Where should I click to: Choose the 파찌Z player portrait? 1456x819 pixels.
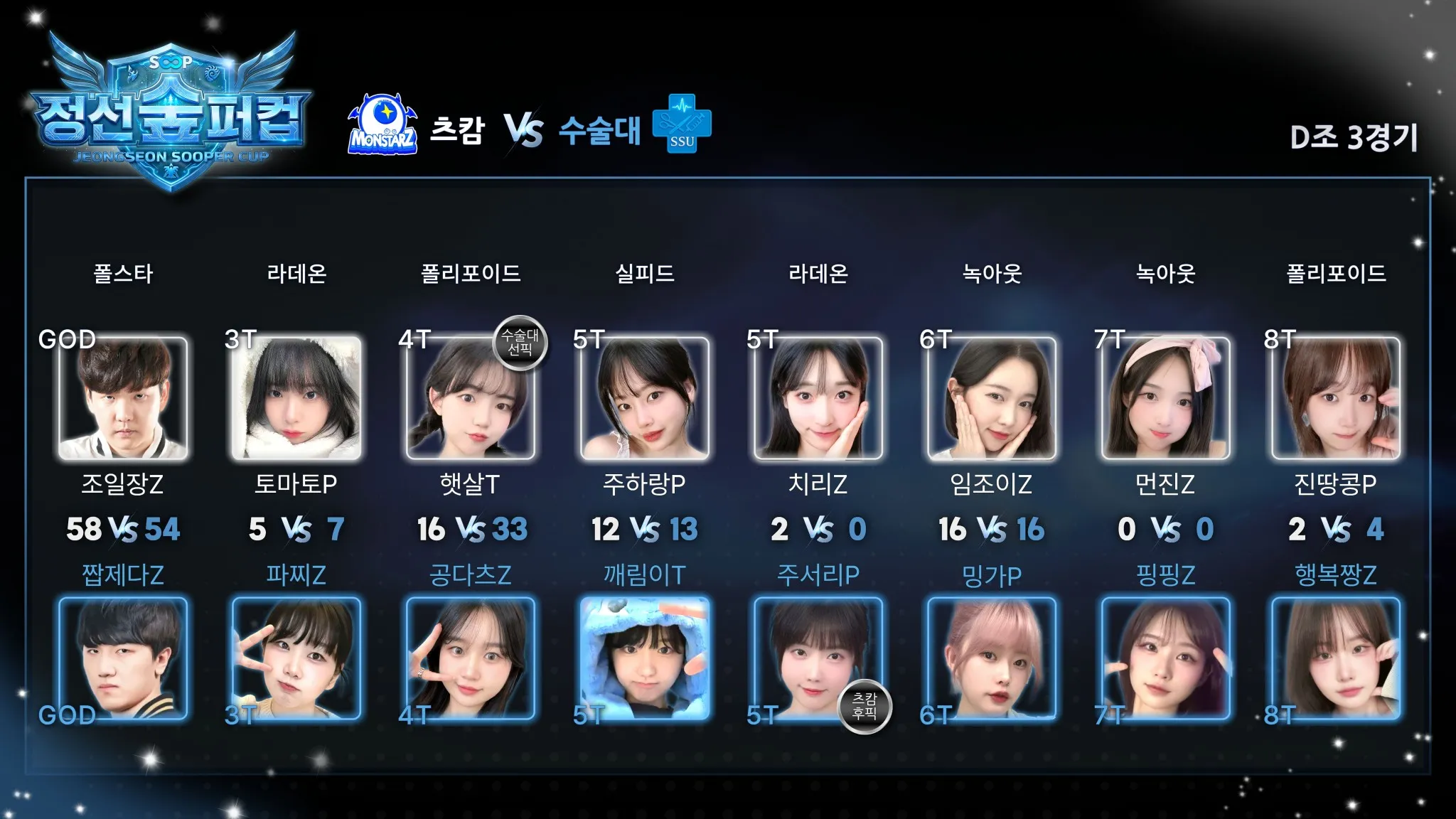coord(296,658)
